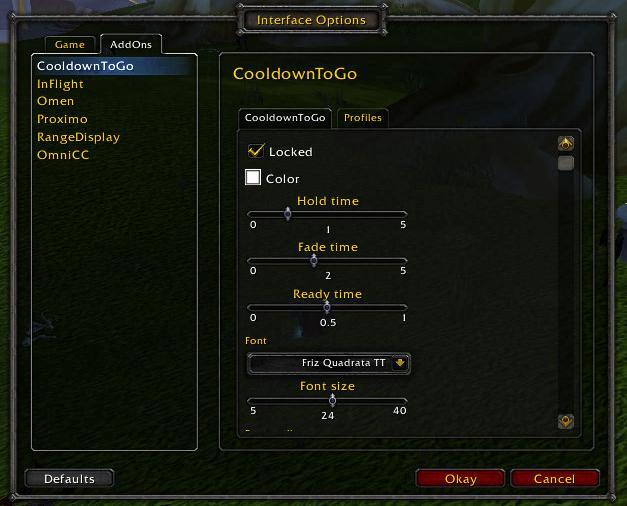Enable the Color checkbox
Screen dimensions: 627x506
click(x=254, y=179)
